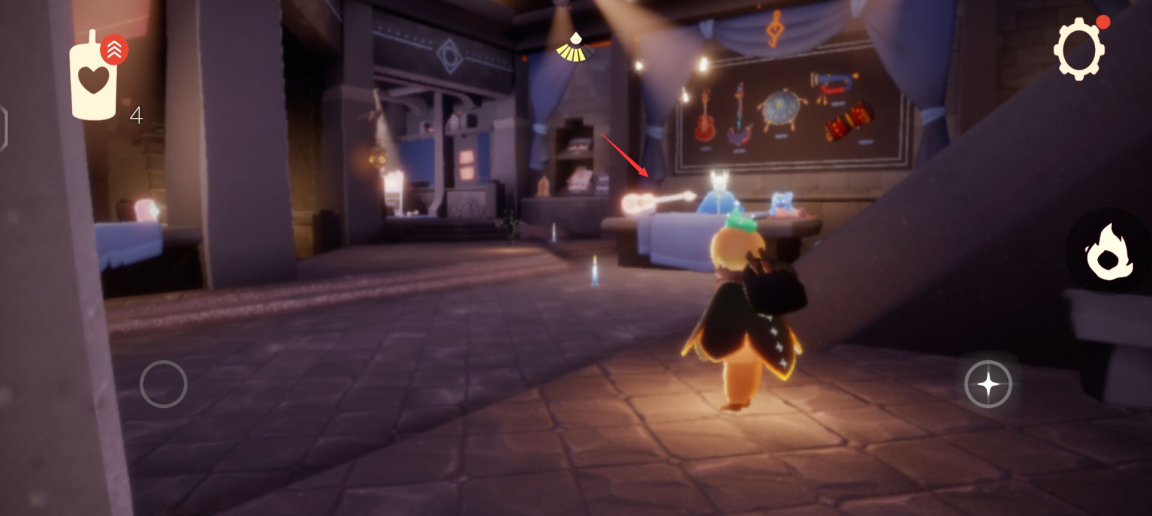This screenshot has width=1152, height=516.
Task: Open the settings gear menu
Action: click(x=1079, y=48)
